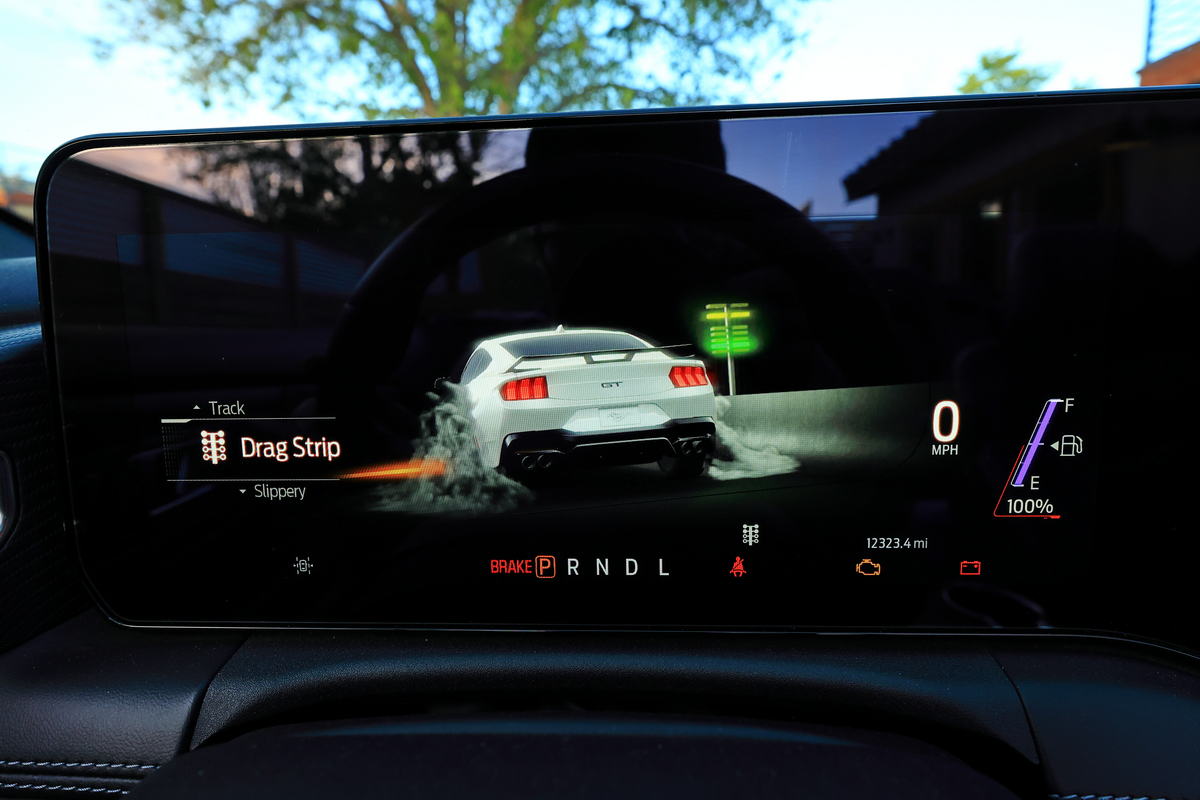Screen dimensions: 1200x800
Task: Select the highlighted Drag Strip mode
Action: 290,448
